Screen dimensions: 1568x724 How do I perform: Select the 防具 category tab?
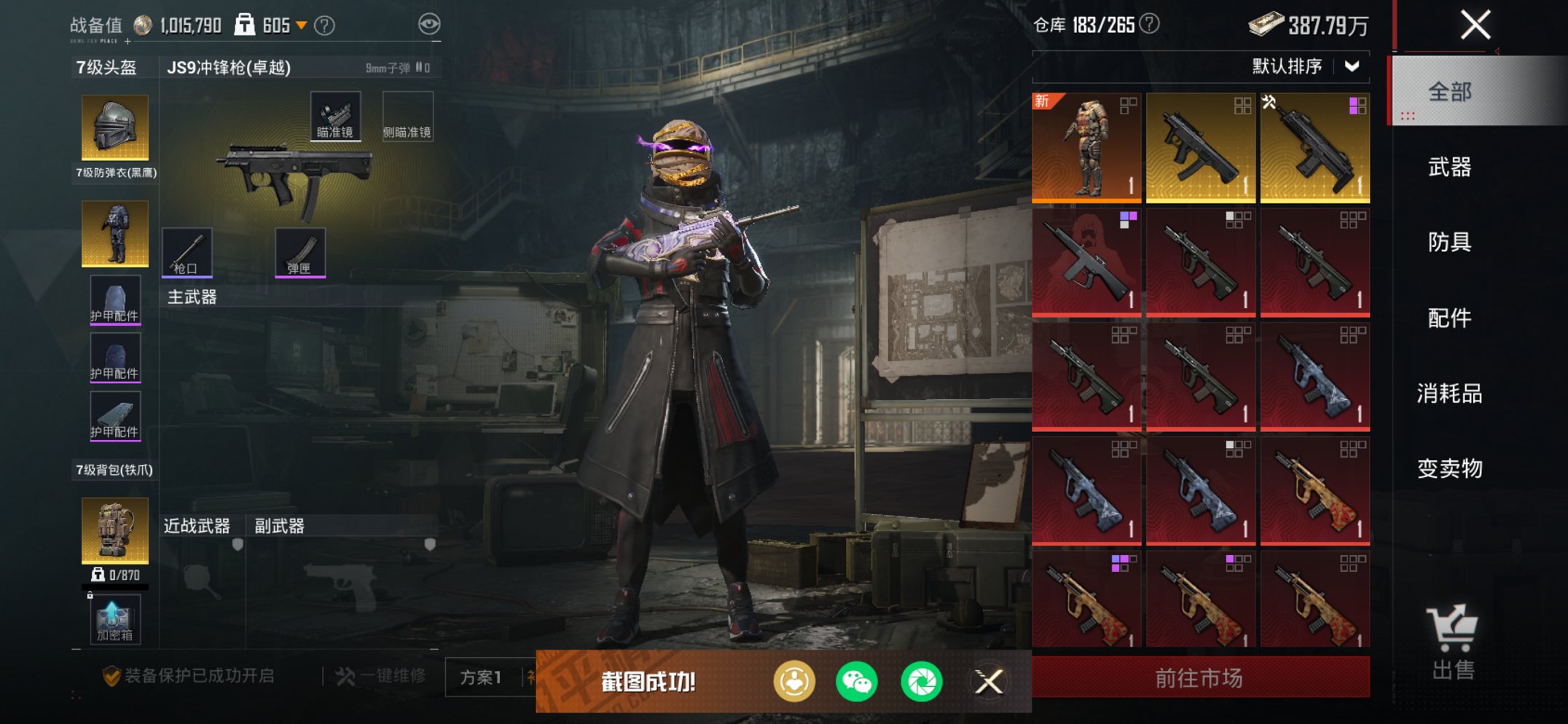[1450, 243]
